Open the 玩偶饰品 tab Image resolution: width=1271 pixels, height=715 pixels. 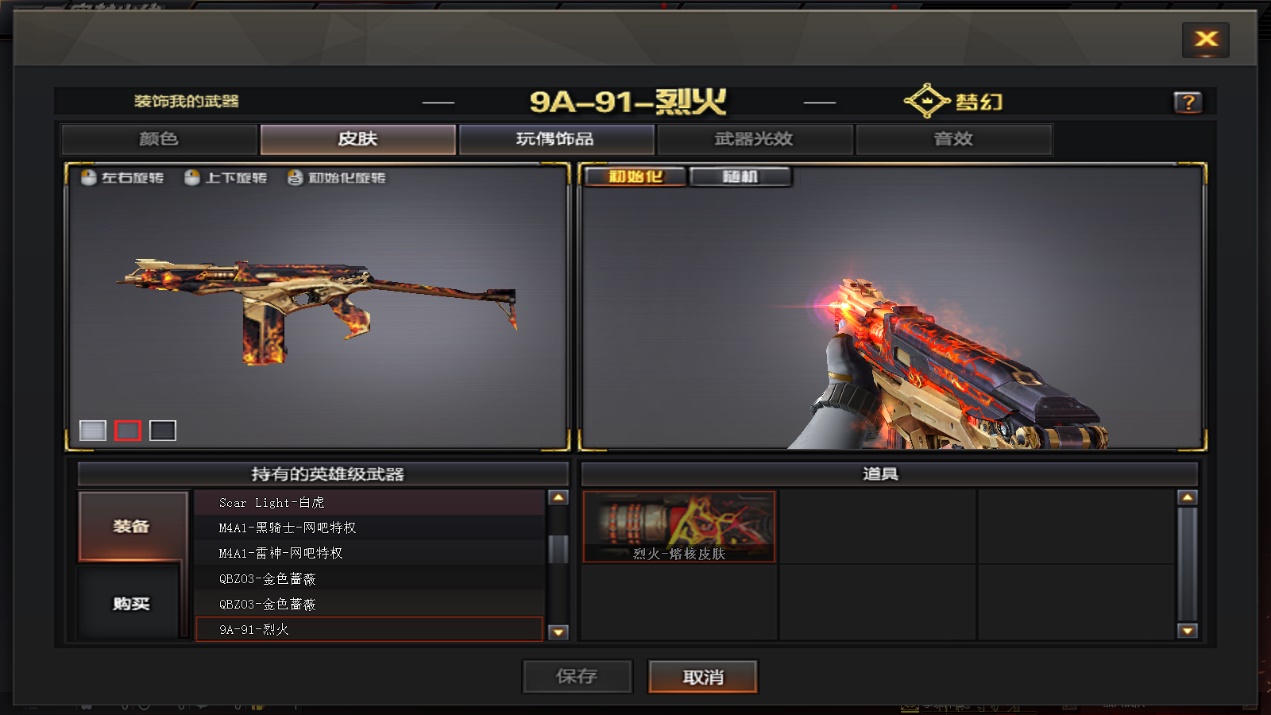point(555,139)
